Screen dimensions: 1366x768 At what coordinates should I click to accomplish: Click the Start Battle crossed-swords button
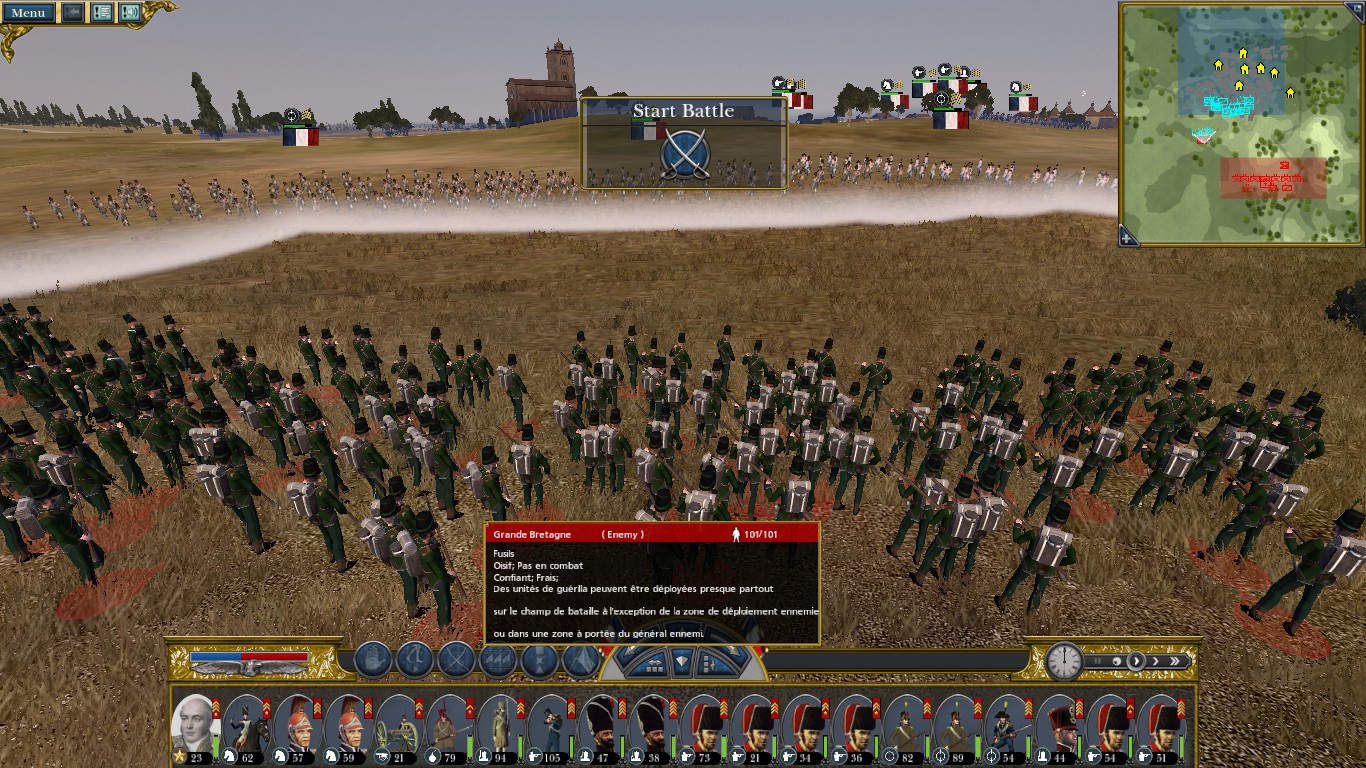pyautogui.click(x=685, y=153)
